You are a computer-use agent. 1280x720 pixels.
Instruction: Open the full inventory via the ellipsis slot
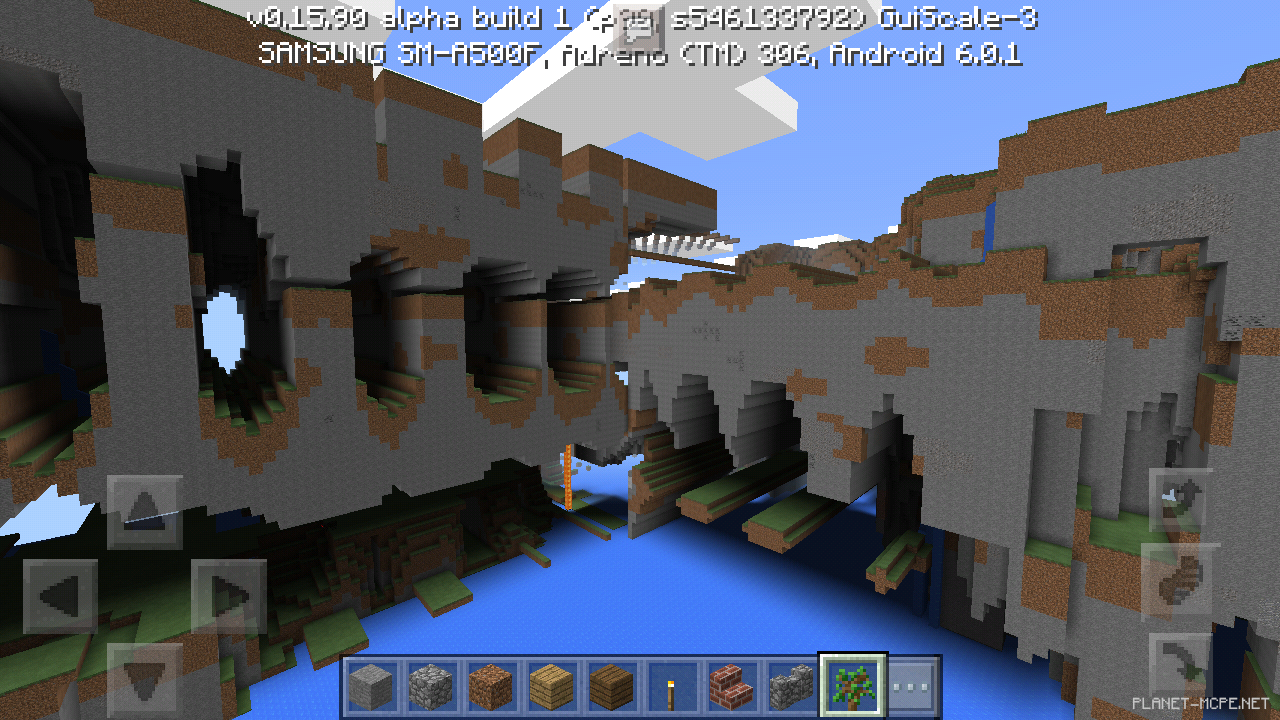coord(912,686)
